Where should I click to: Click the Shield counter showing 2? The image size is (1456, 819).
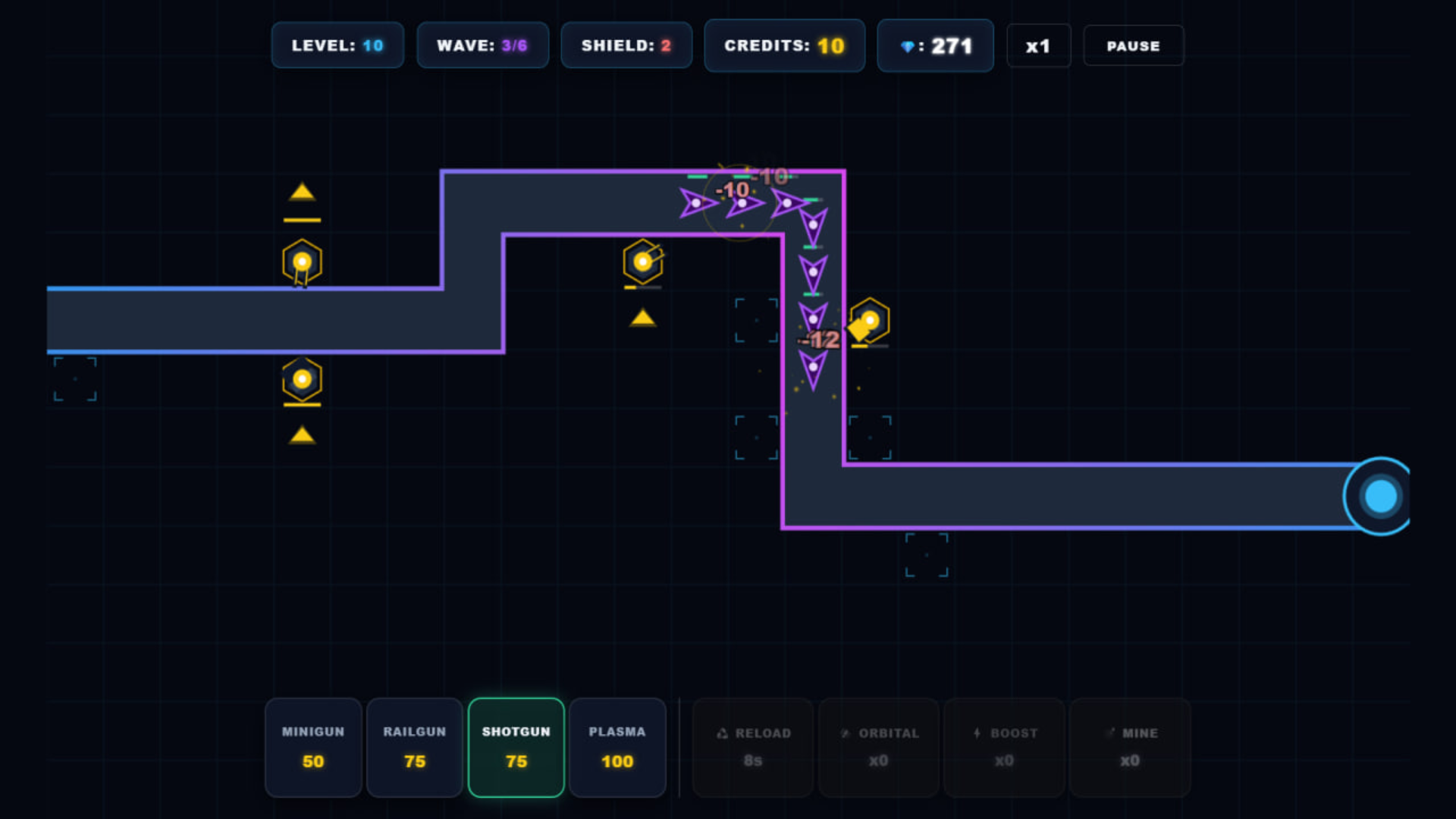626,45
